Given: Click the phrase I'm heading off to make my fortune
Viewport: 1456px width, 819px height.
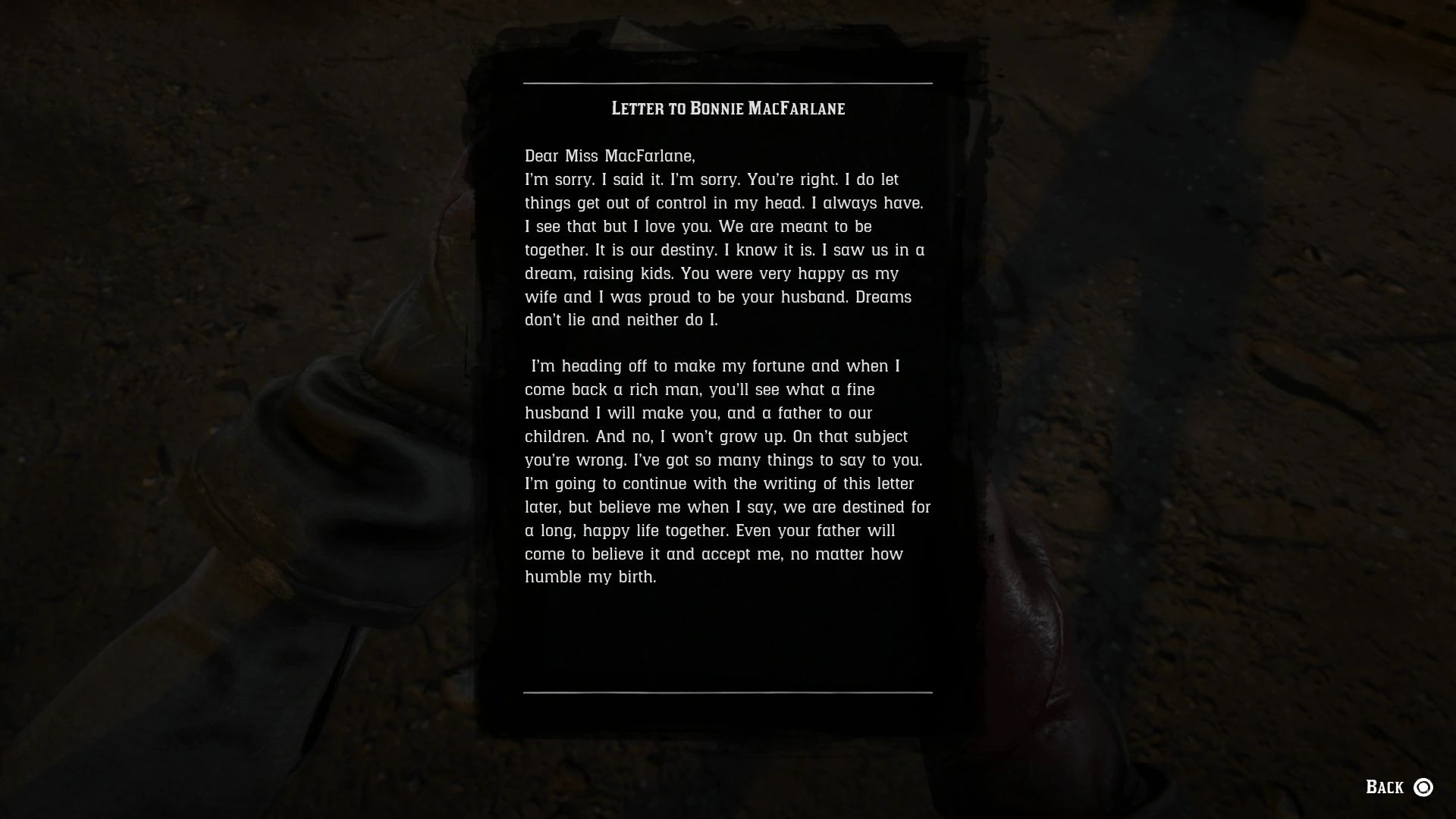Looking at the screenshot, I should (x=667, y=366).
